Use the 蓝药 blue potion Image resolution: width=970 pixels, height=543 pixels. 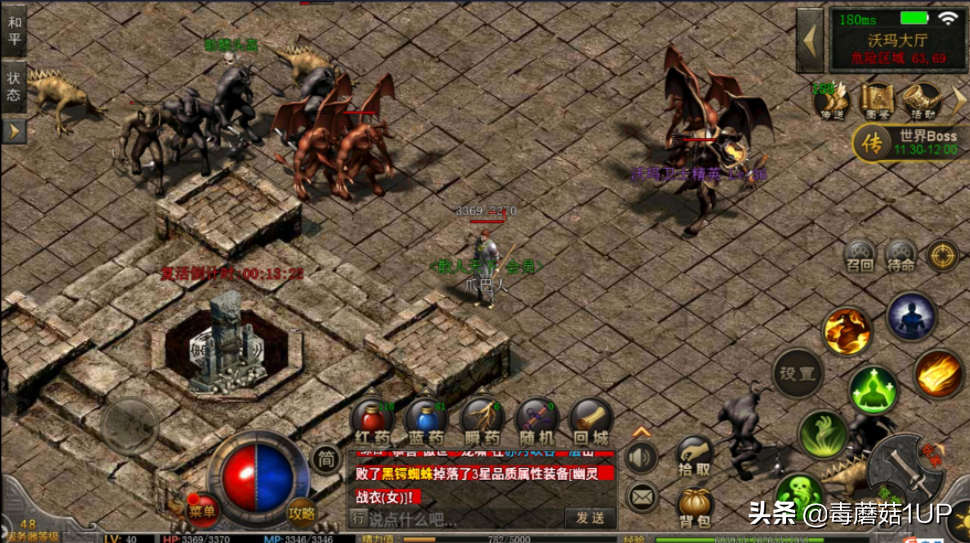427,420
